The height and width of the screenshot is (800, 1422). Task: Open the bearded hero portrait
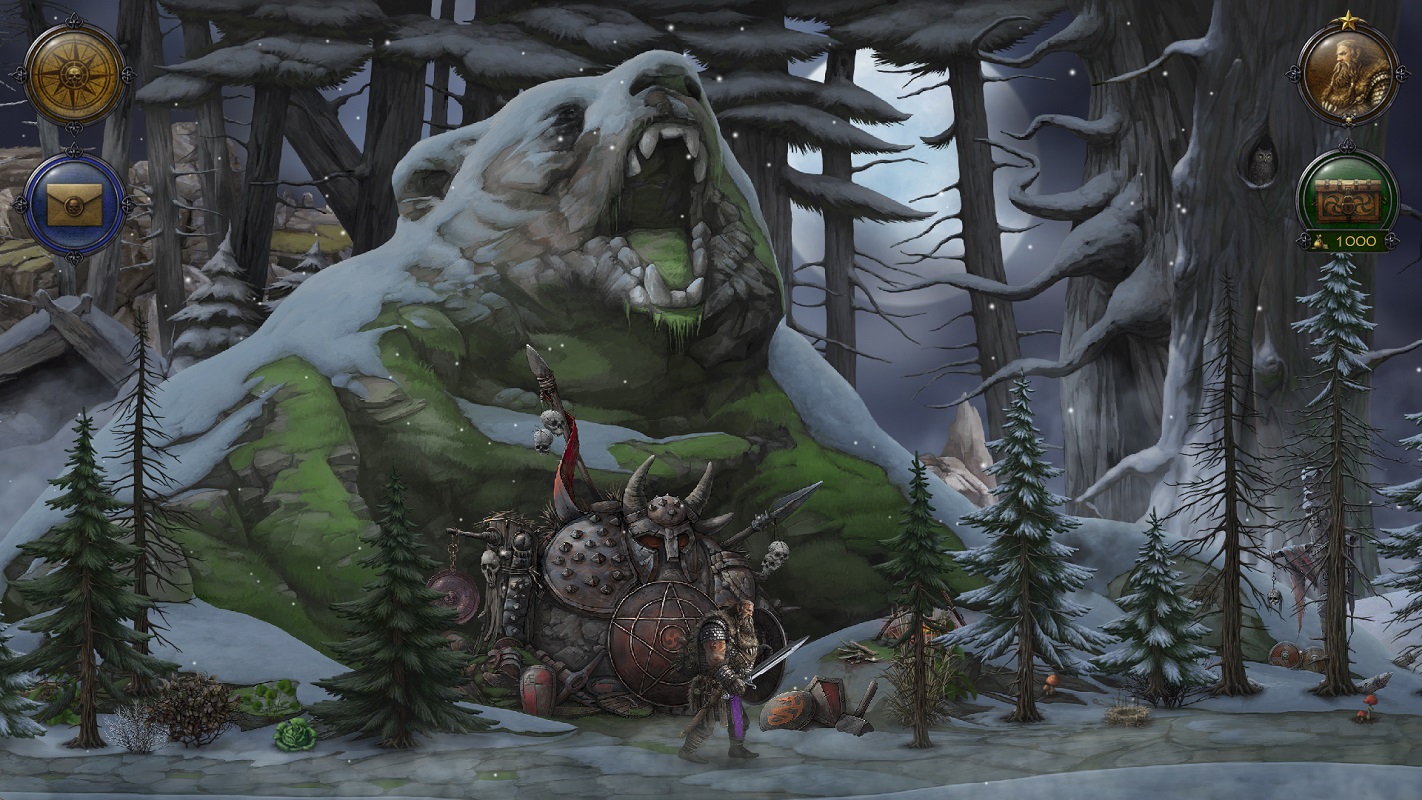tap(1348, 72)
